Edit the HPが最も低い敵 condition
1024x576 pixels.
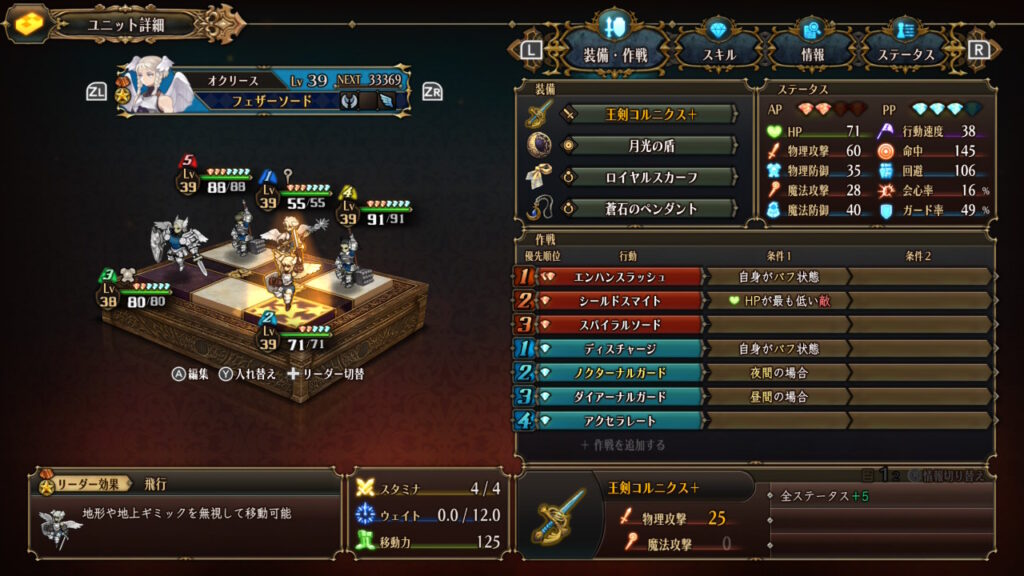pyautogui.click(x=778, y=301)
